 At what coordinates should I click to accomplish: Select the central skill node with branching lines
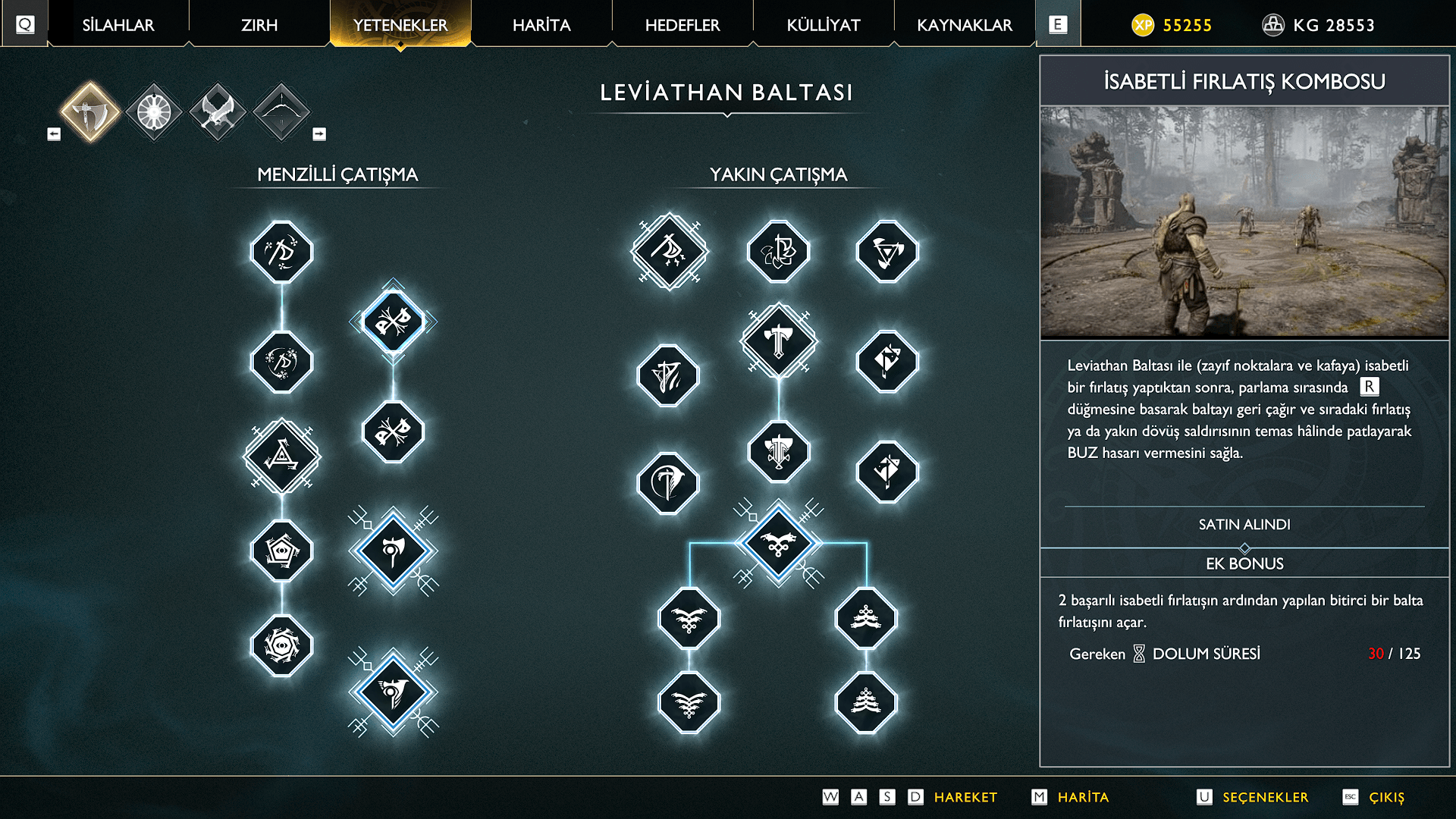tap(779, 544)
